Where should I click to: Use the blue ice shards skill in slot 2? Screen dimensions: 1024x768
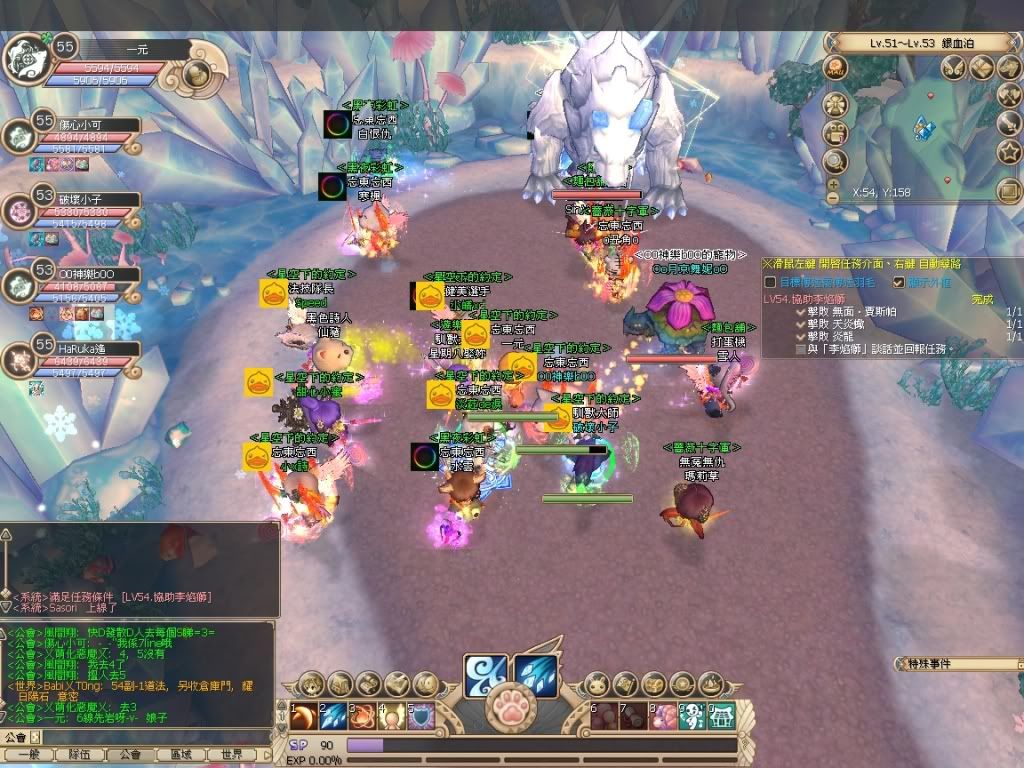(332, 716)
